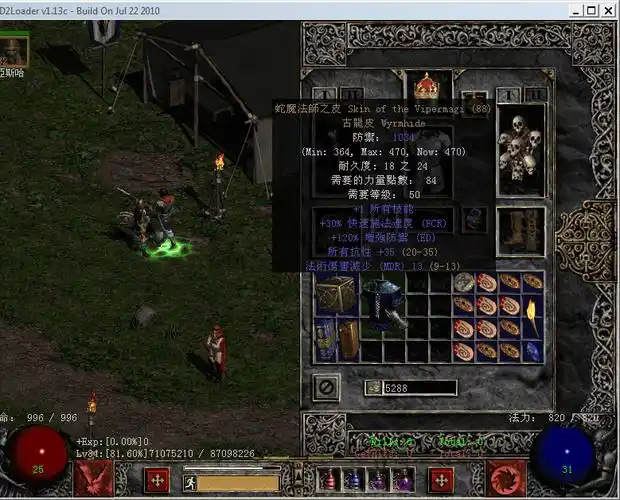Viewport: 620px width, 500px height.
Task: Close the D2Loader window
Action: click(x=606, y=9)
